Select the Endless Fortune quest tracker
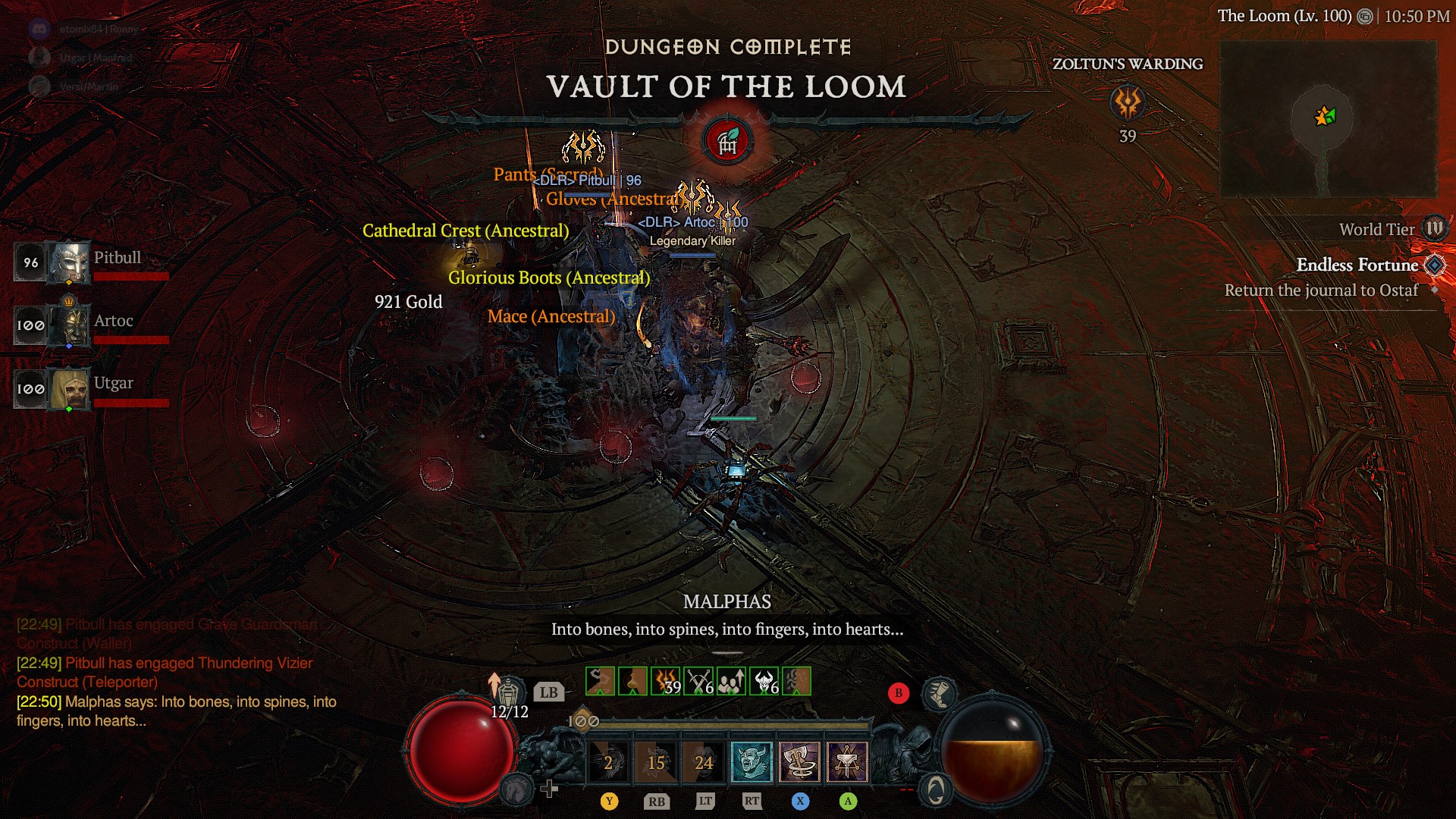The image size is (1456, 819). point(1357,265)
